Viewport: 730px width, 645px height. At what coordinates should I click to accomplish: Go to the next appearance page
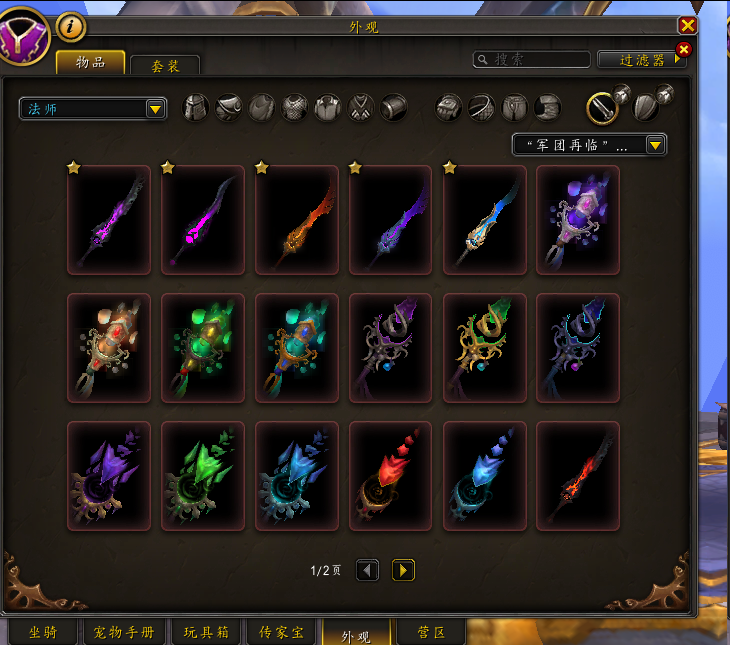pos(403,571)
